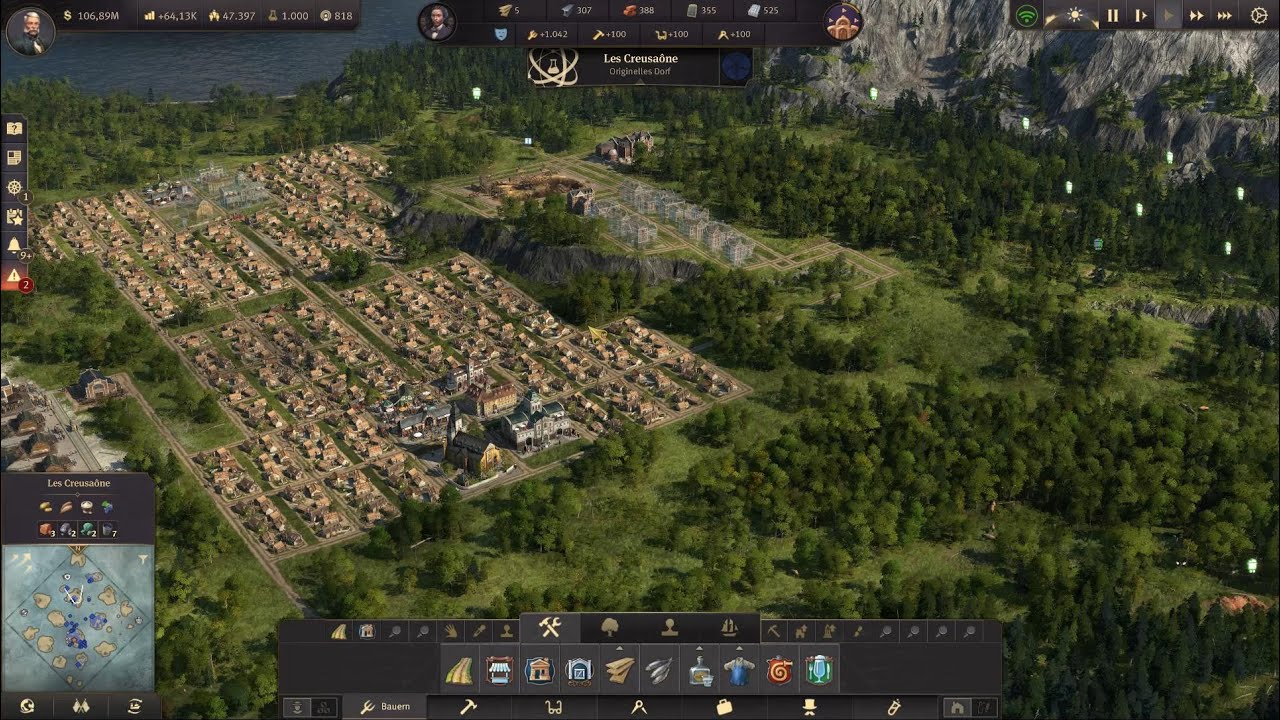Open the player portrait profile menu
This screenshot has width=1280, height=720.
coord(30,31)
